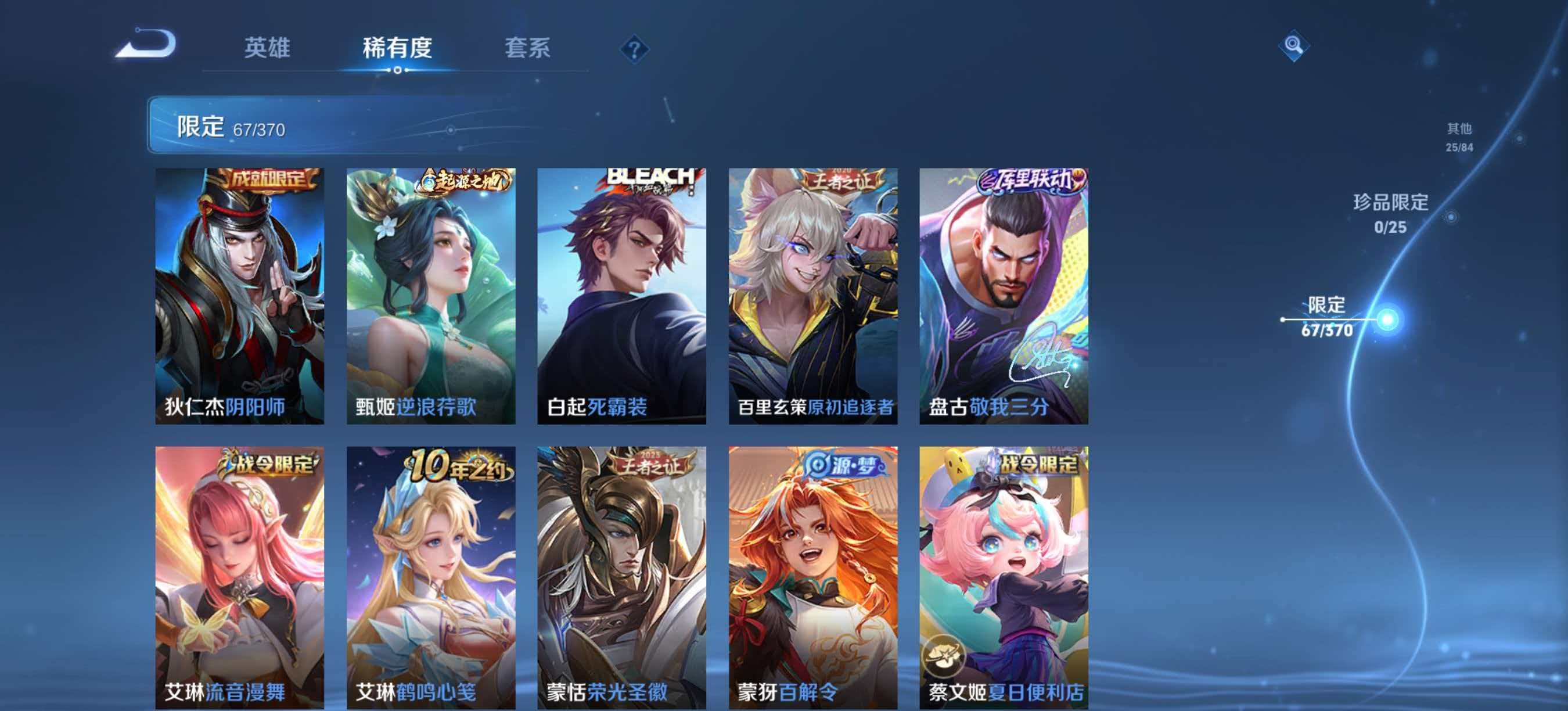Open the 蒙犽百解令 skin card

click(816, 579)
